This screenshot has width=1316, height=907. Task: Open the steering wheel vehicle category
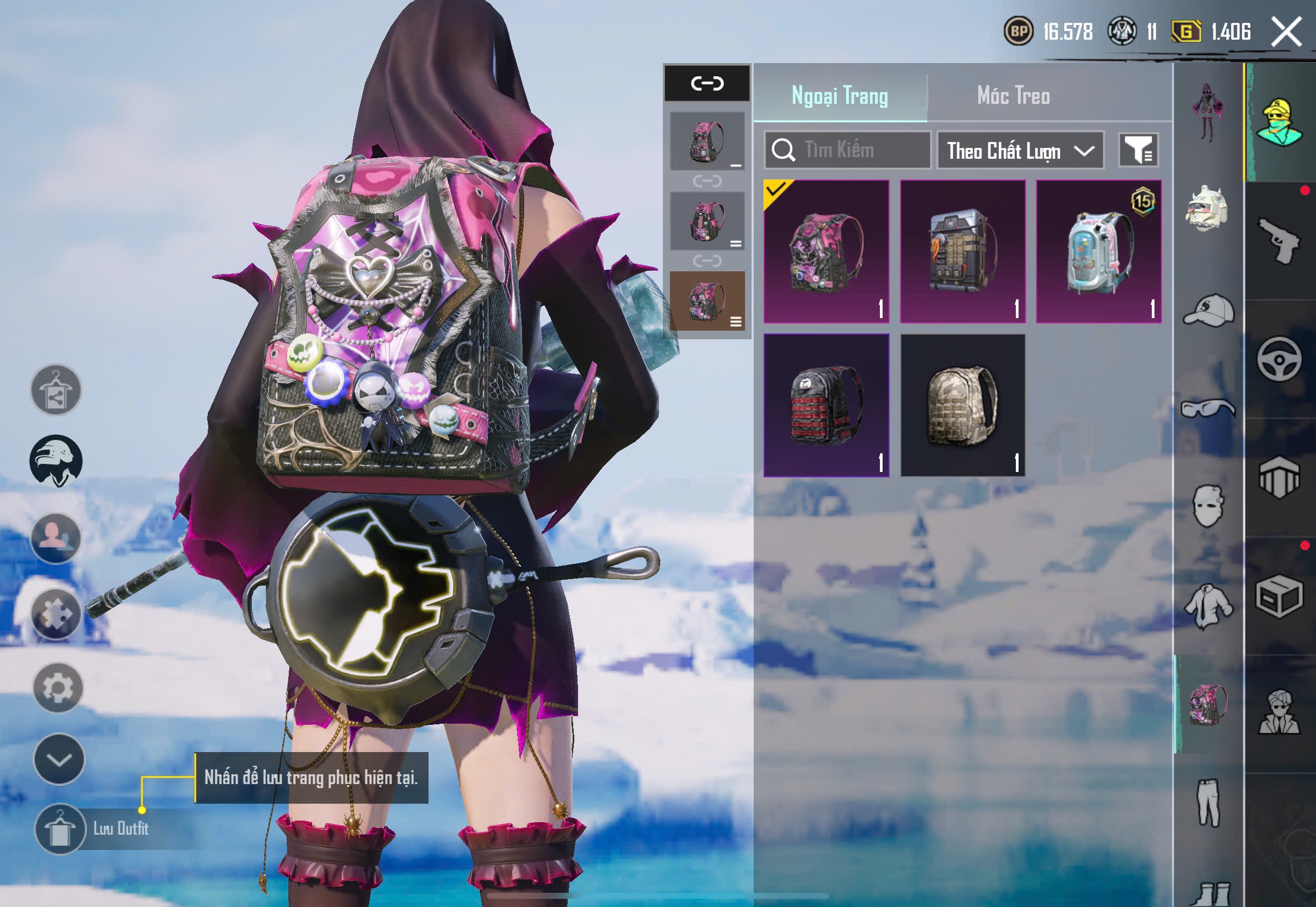[x=1279, y=359]
